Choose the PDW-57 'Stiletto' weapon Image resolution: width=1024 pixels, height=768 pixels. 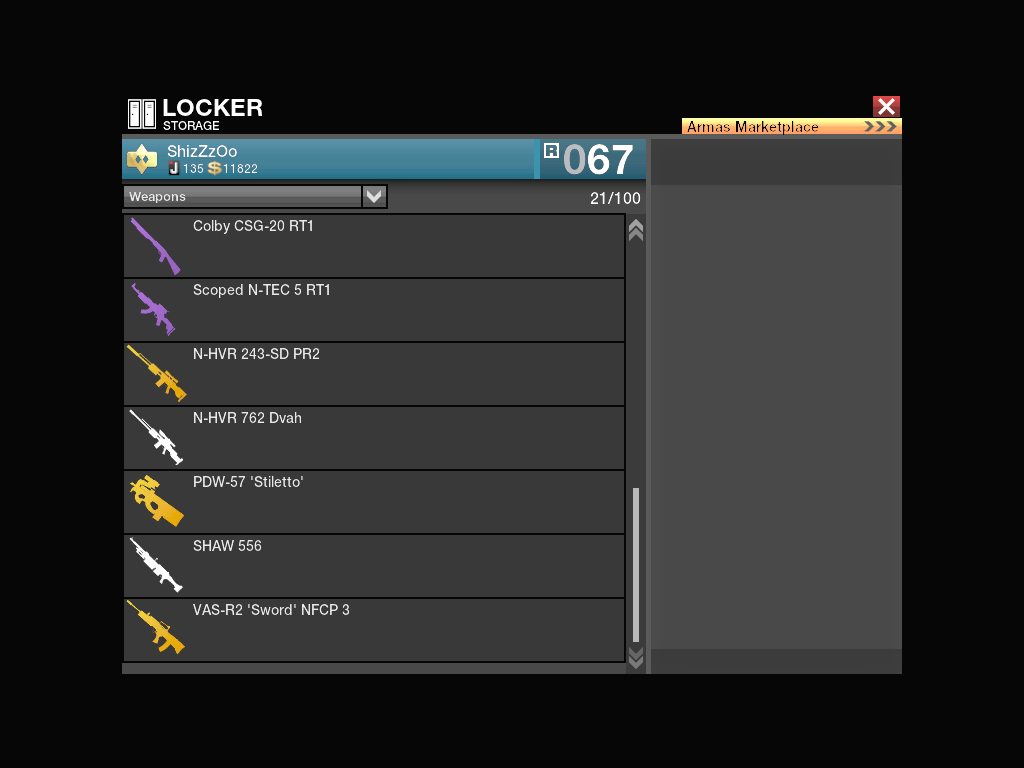pos(374,502)
